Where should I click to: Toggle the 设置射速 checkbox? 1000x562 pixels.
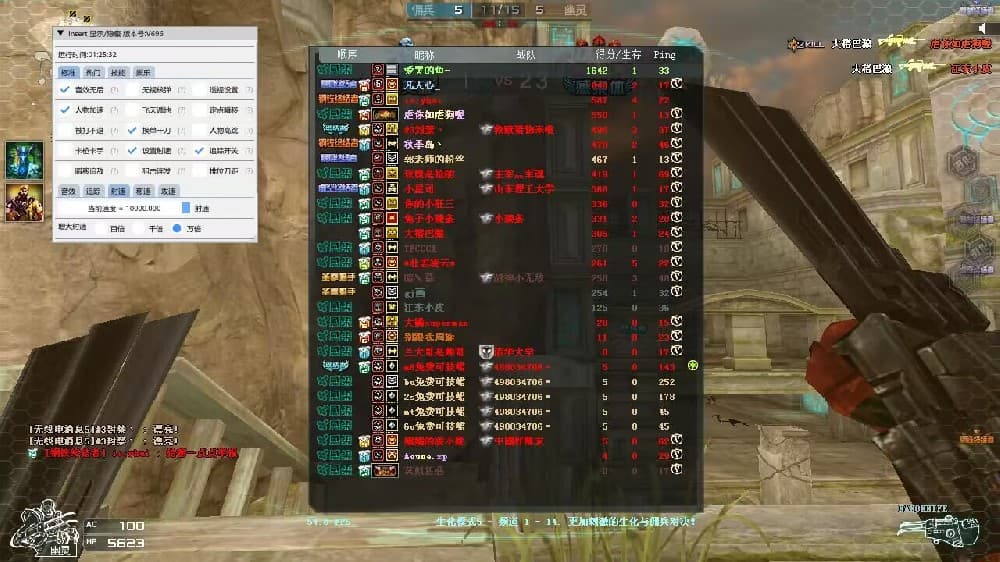tap(132, 151)
